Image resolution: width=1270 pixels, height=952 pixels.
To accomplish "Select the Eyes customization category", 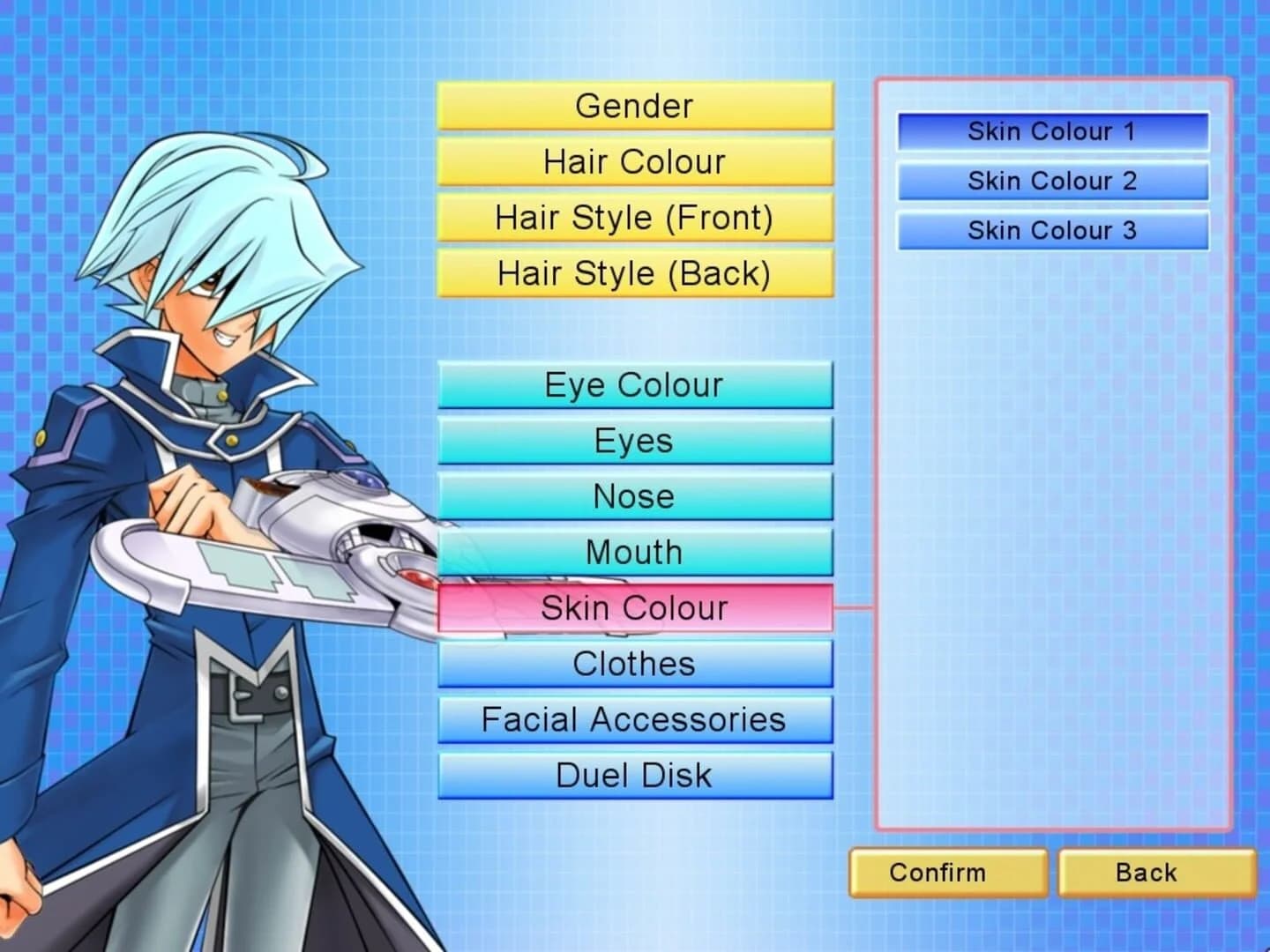I will [633, 440].
